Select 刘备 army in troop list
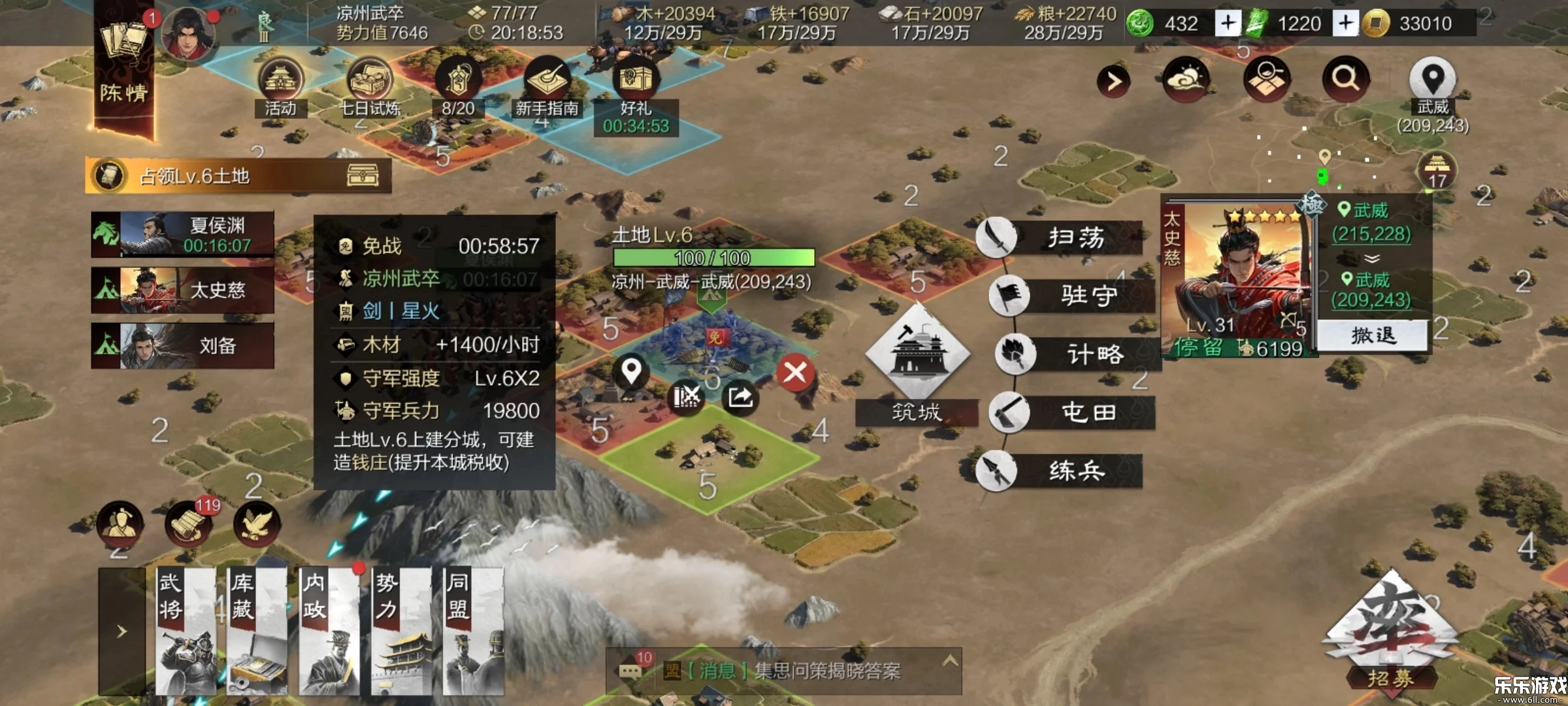 tap(183, 346)
